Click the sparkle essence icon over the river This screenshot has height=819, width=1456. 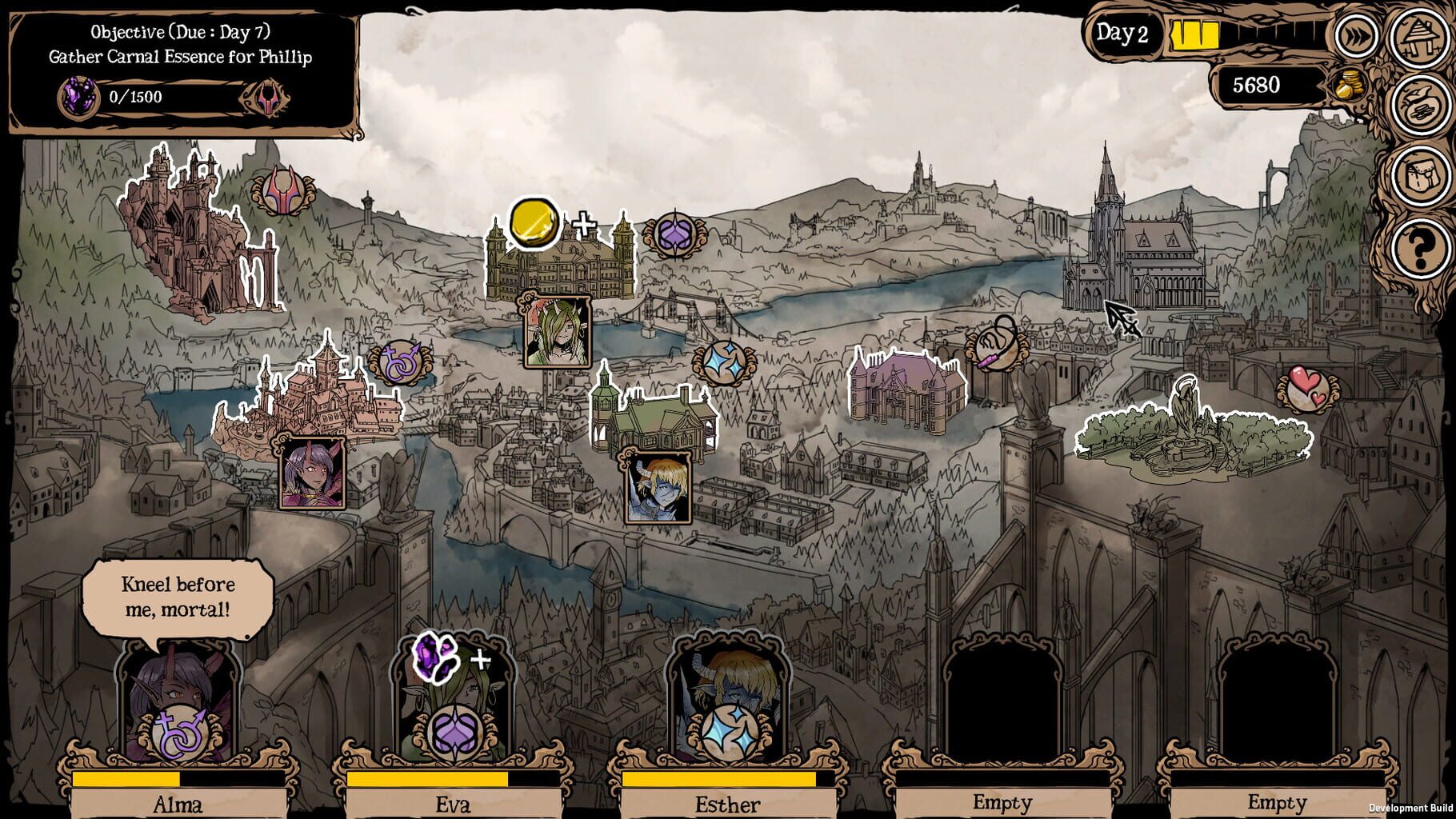coord(726,362)
